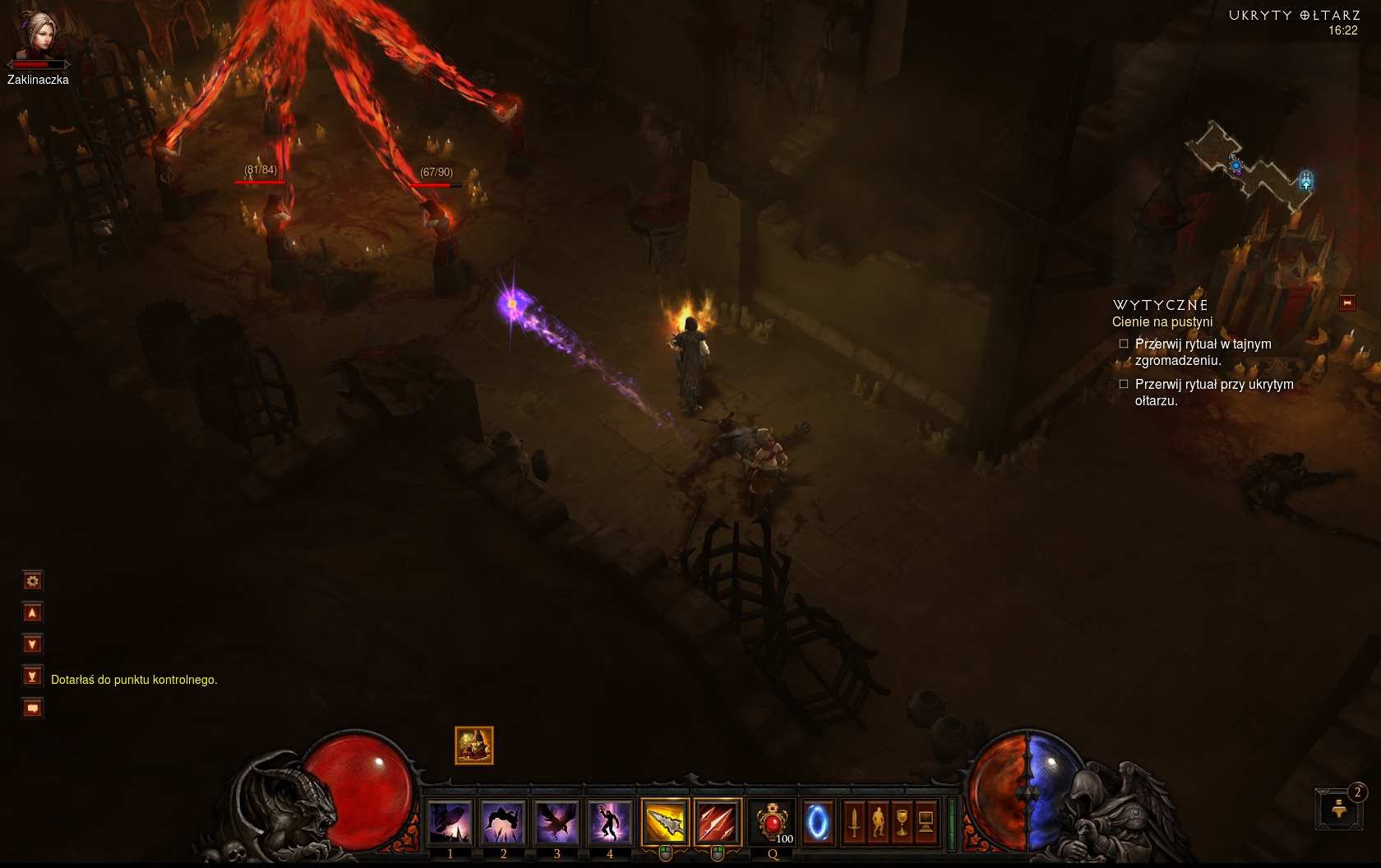This screenshot has height=868, width=1381.
Task: Select the yellow arrowhead primary attack skill
Action: click(665, 822)
